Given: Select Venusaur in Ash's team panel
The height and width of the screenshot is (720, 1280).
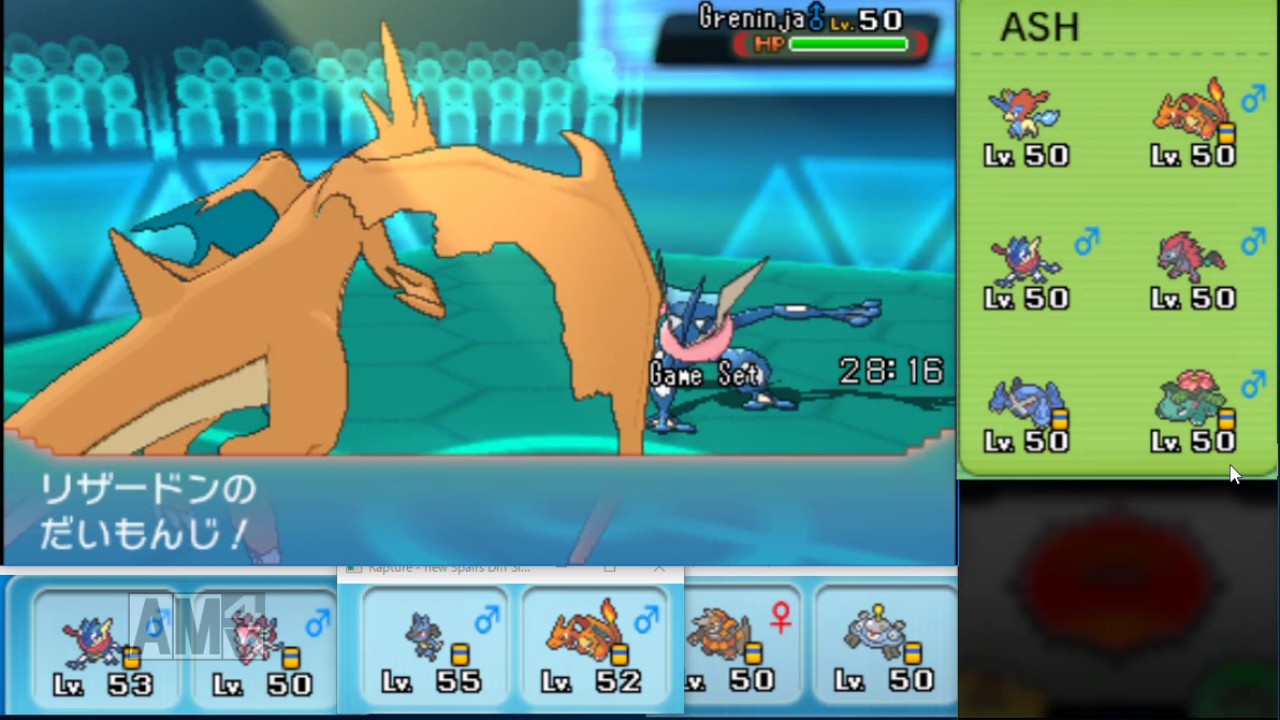Looking at the screenshot, I should point(1190,398).
